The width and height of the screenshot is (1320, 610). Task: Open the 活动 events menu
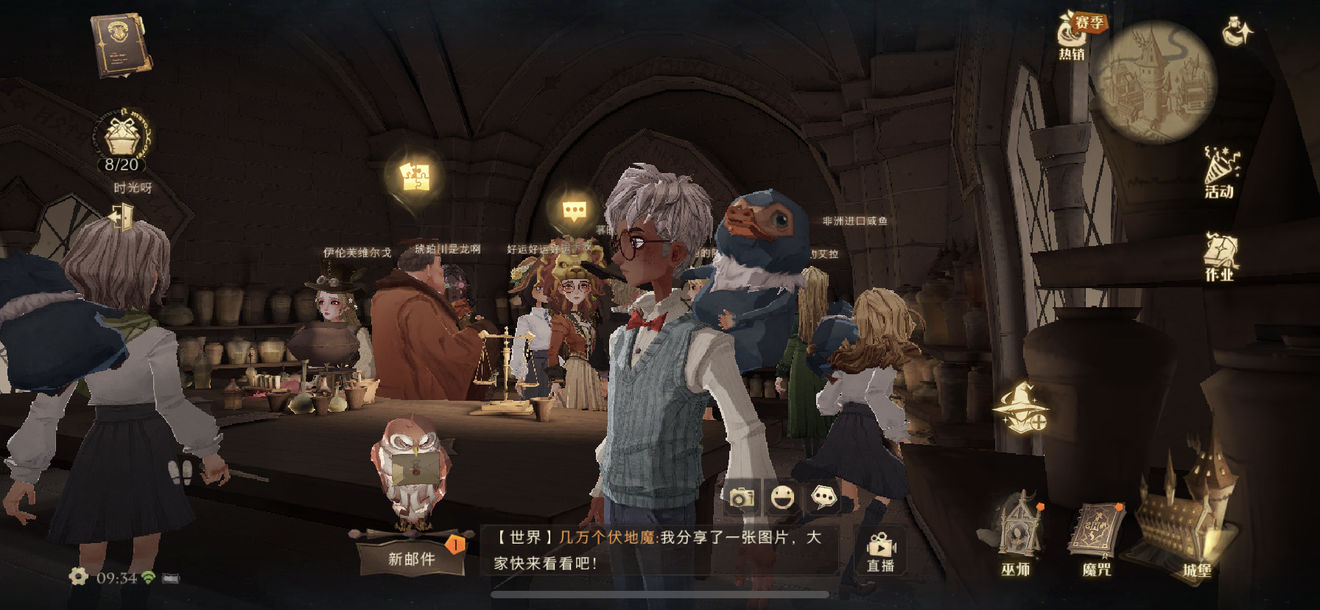tap(1219, 172)
